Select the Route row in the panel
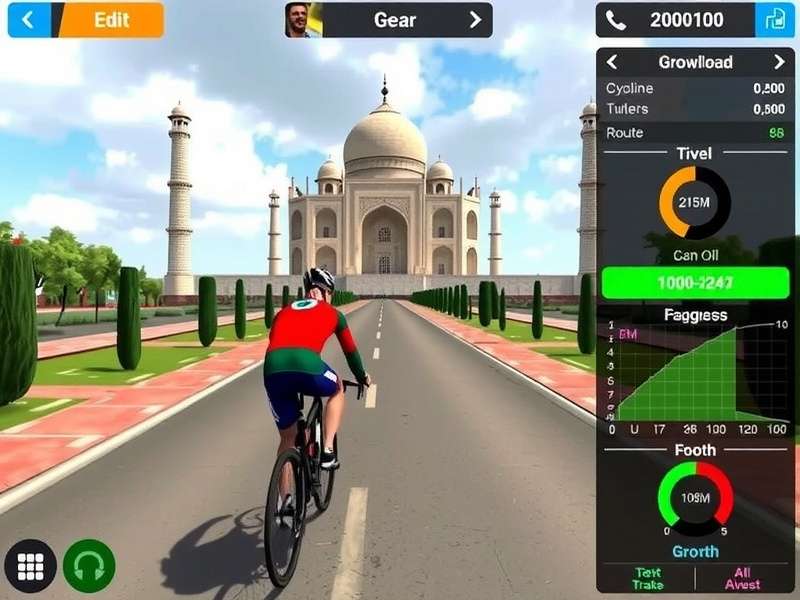This screenshot has height=600, width=800. [x=695, y=133]
